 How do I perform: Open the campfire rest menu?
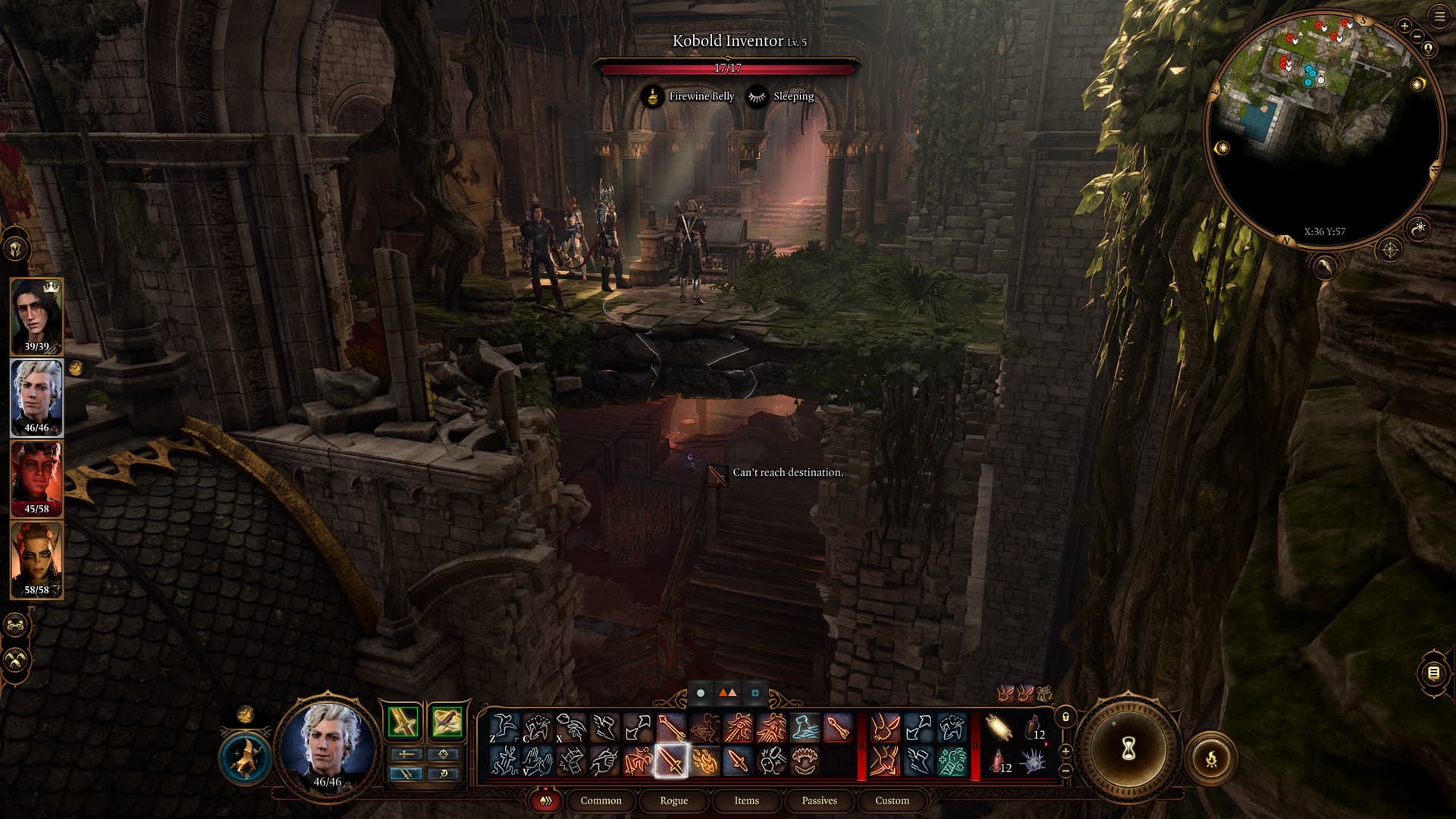pyautogui.click(x=1211, y=758)
